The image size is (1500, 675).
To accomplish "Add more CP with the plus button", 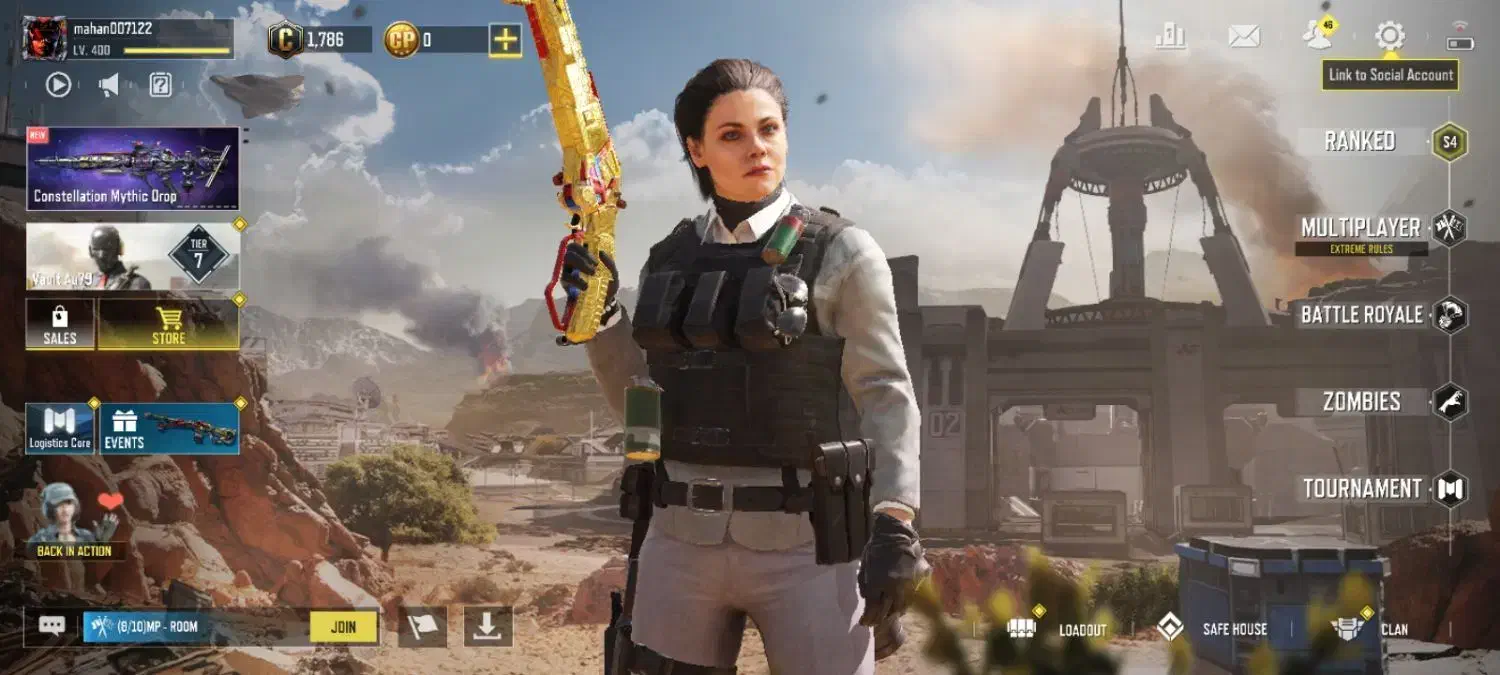I will 505,40.
